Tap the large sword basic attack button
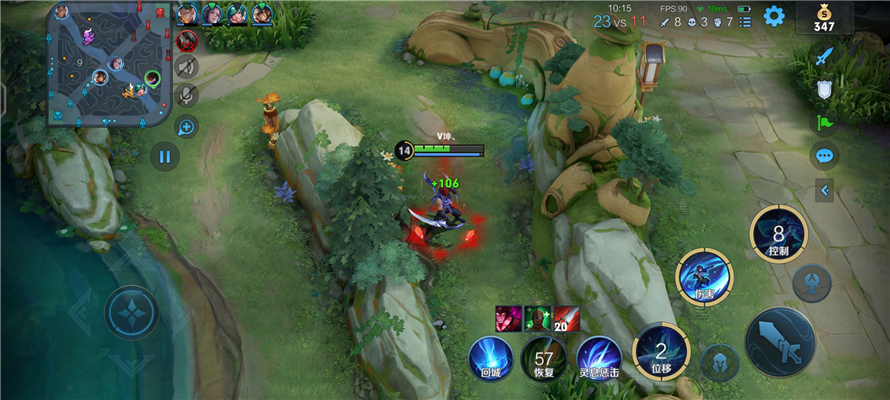Viewport: 890px width, 400px height. 779,341
